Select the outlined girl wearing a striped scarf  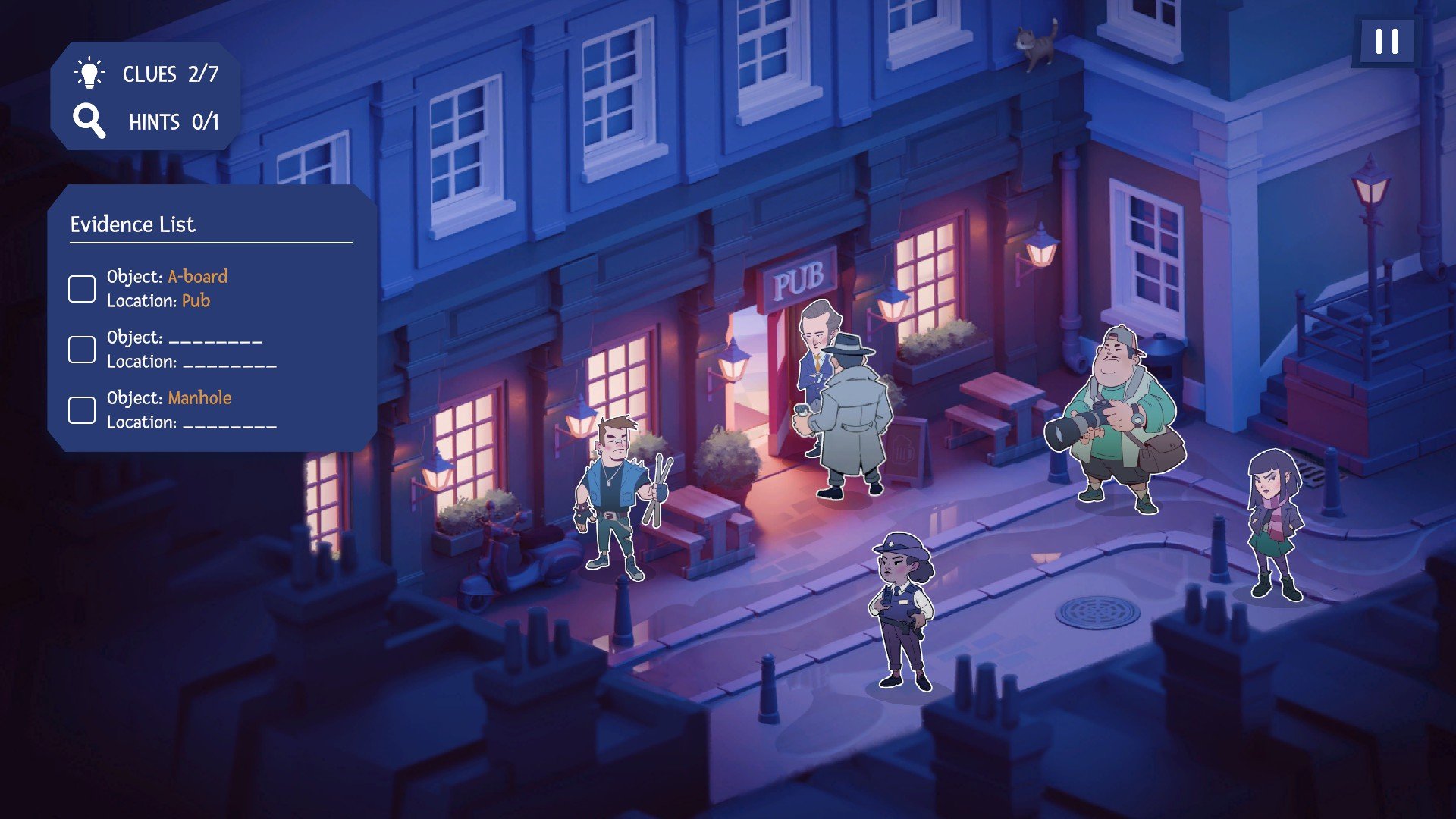1274,523
